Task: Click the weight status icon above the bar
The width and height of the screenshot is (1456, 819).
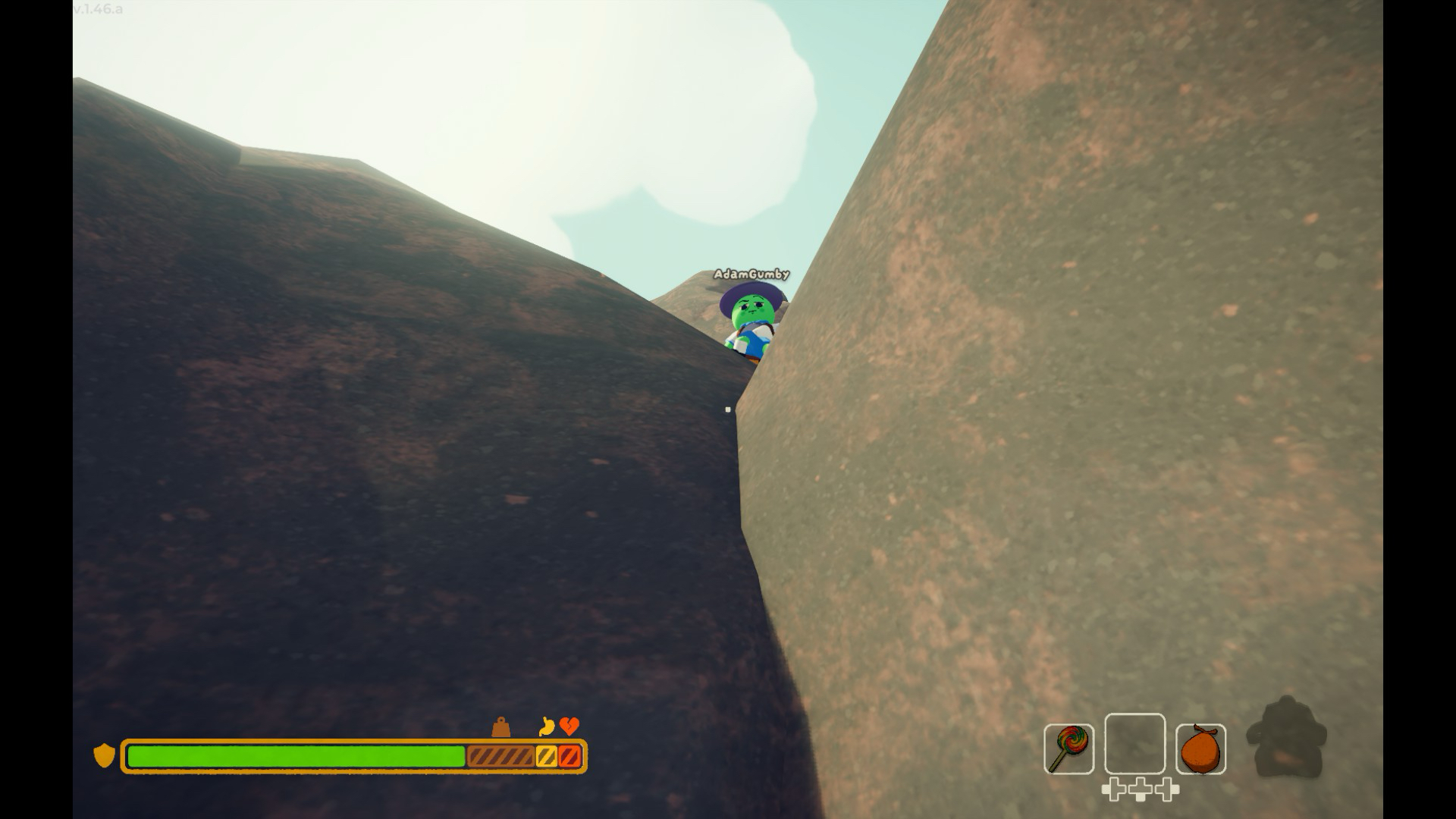Action: 500,727
